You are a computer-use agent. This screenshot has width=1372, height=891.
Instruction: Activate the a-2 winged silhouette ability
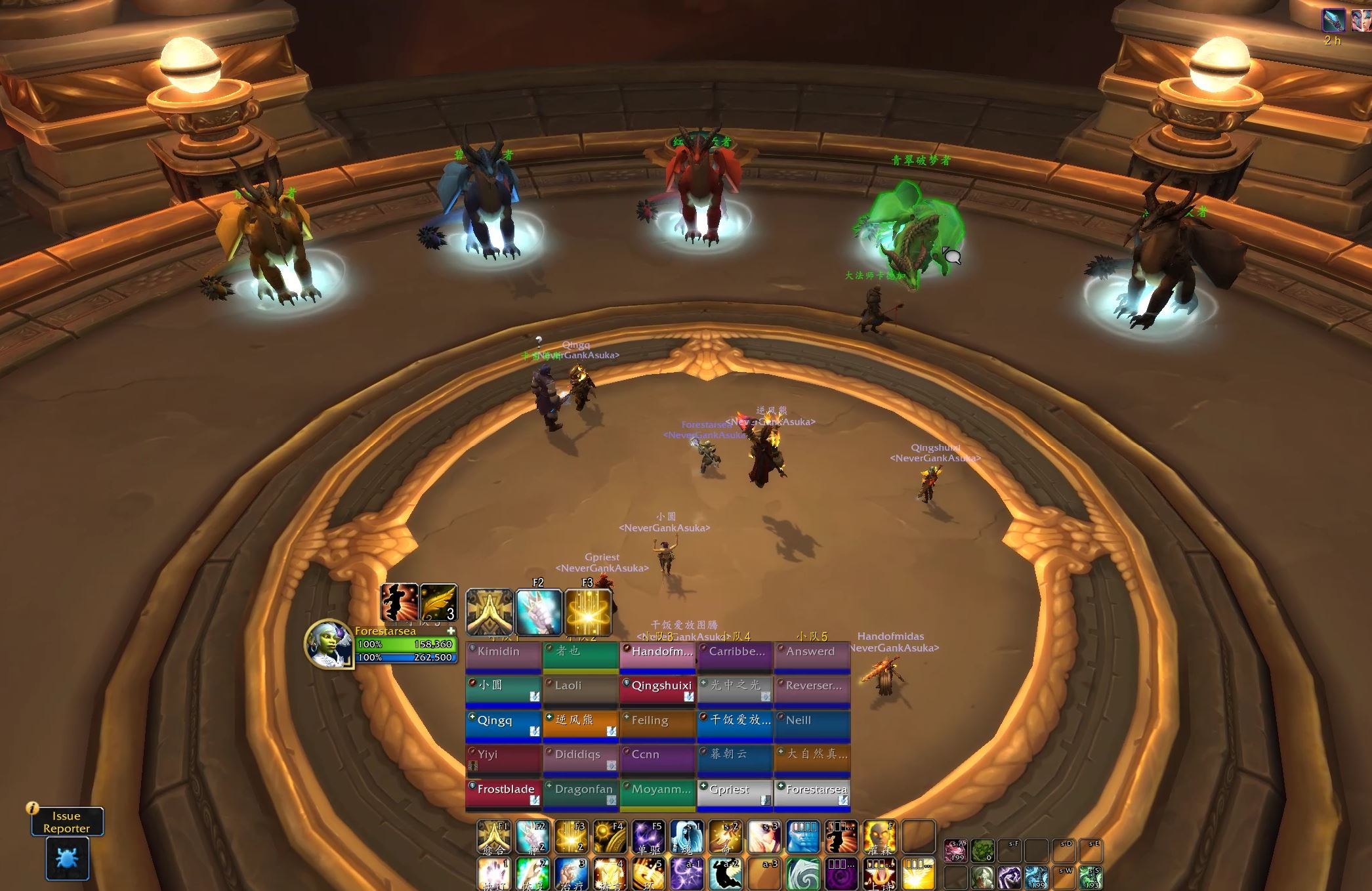point(725,873)
